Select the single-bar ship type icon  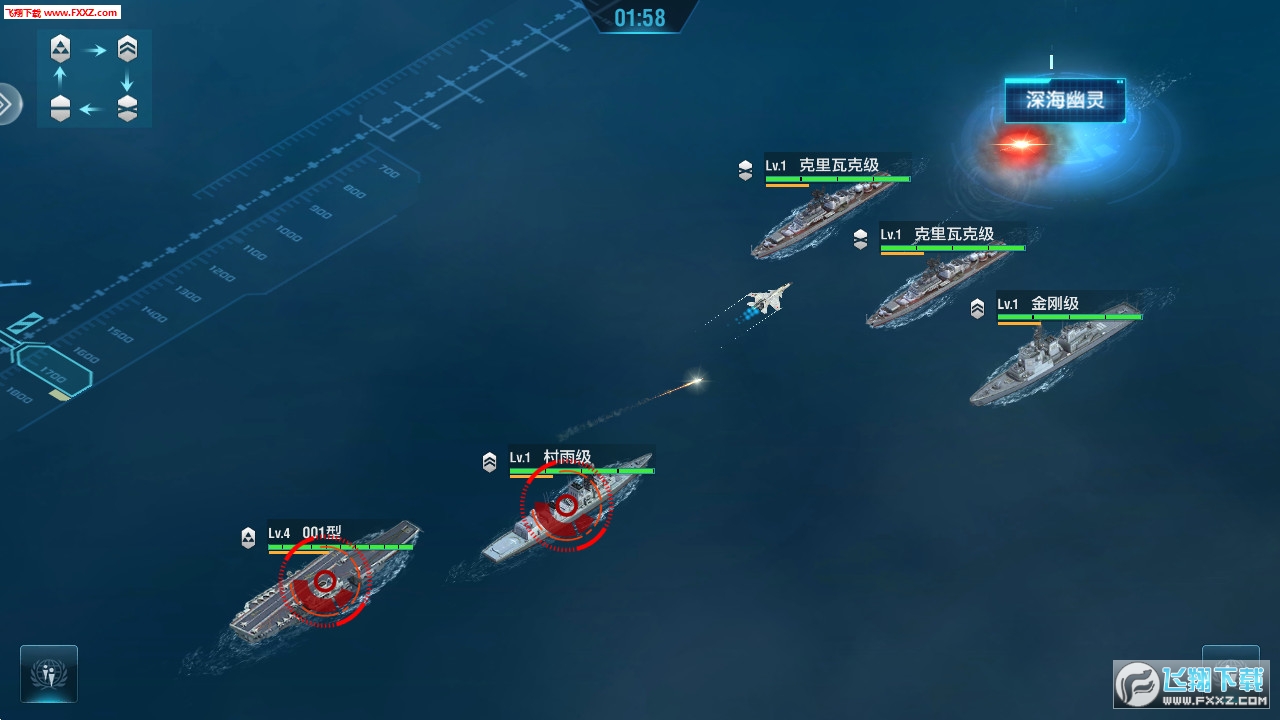61,108
